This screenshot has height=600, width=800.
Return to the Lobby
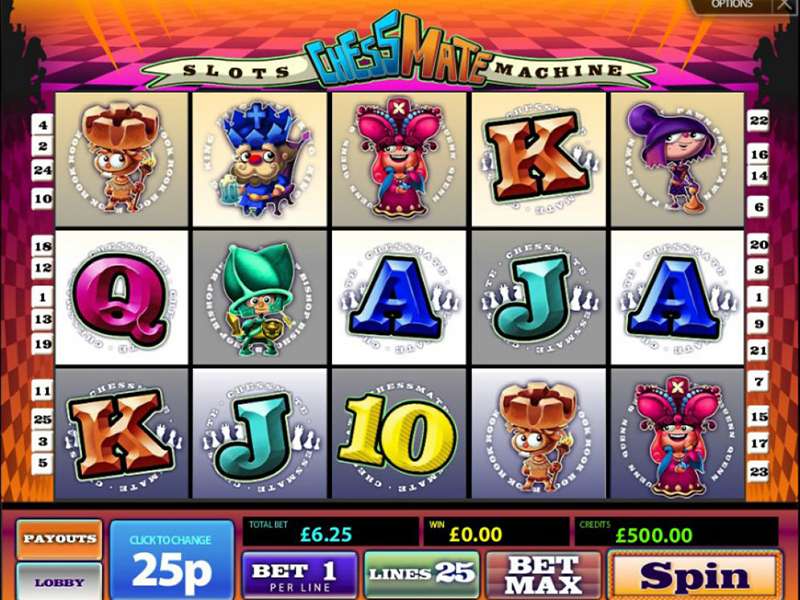point(59,582)
